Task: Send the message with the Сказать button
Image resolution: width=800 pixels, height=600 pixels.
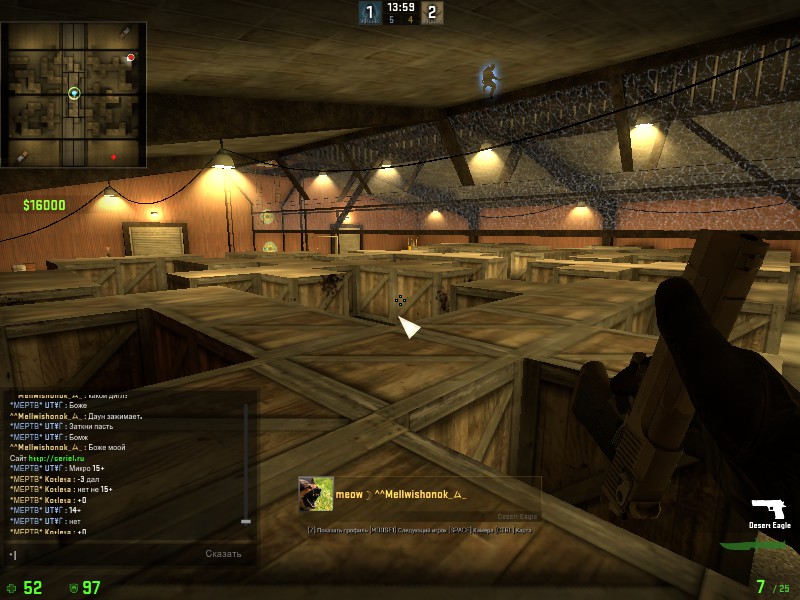Action: coord(224,553)
